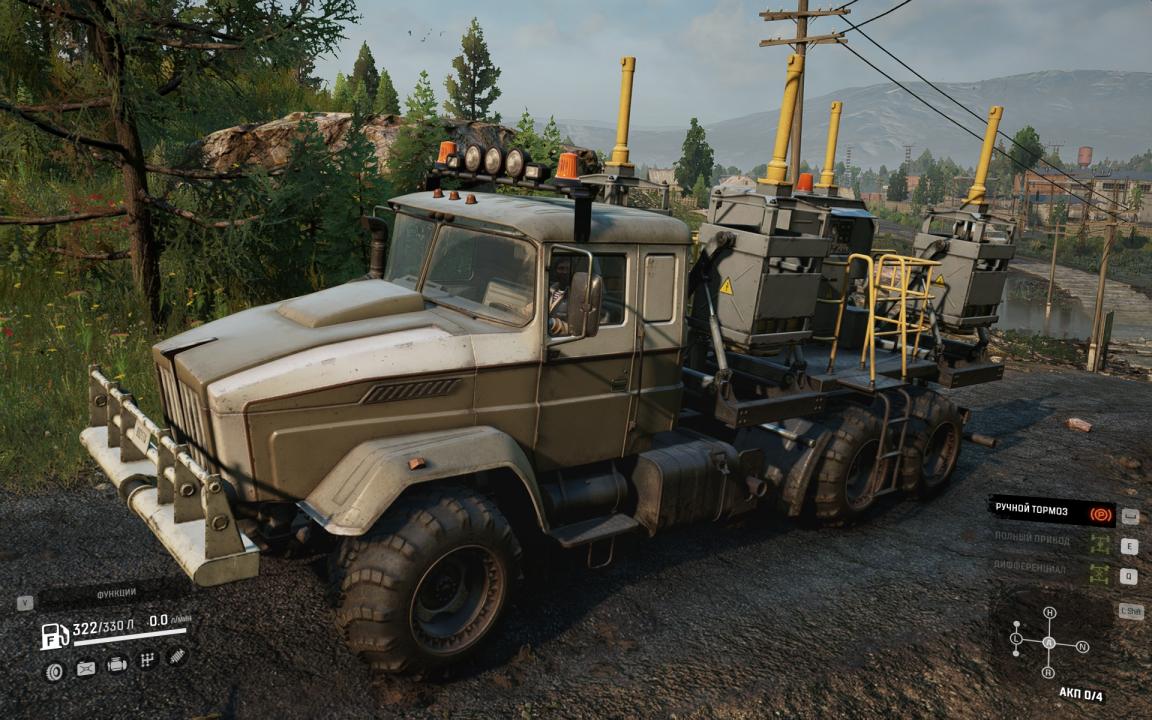Click the engine damage status icon
Viewport: 1152px width, 720px height.
117,664
